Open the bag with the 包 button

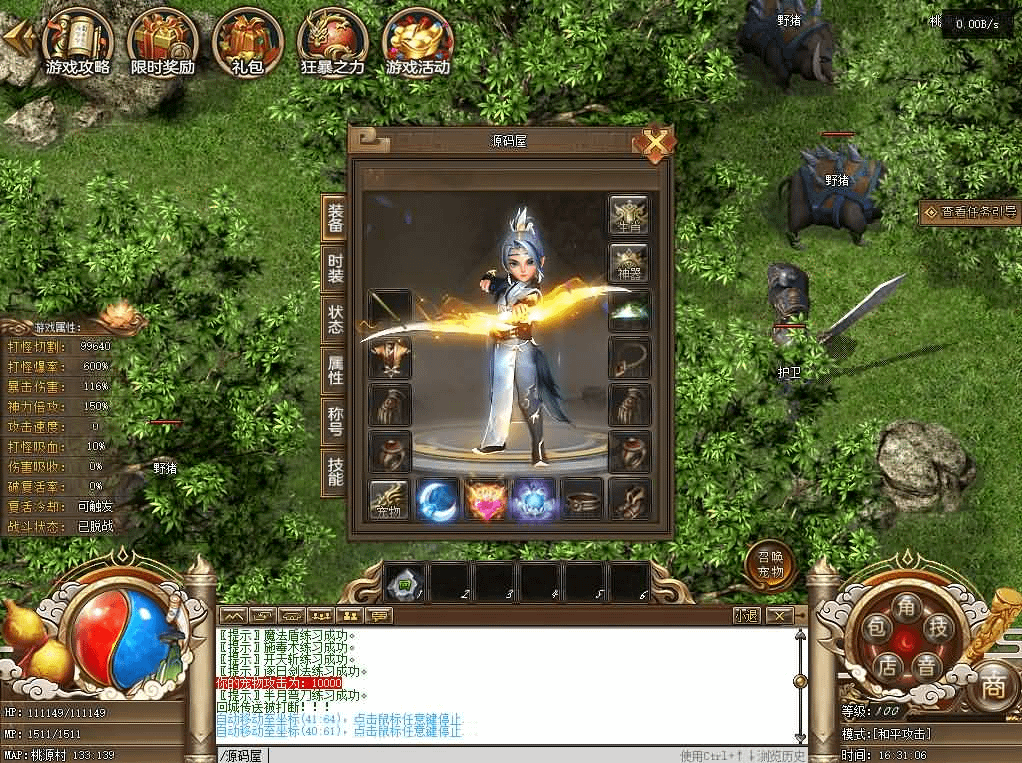tap(875, 629)
